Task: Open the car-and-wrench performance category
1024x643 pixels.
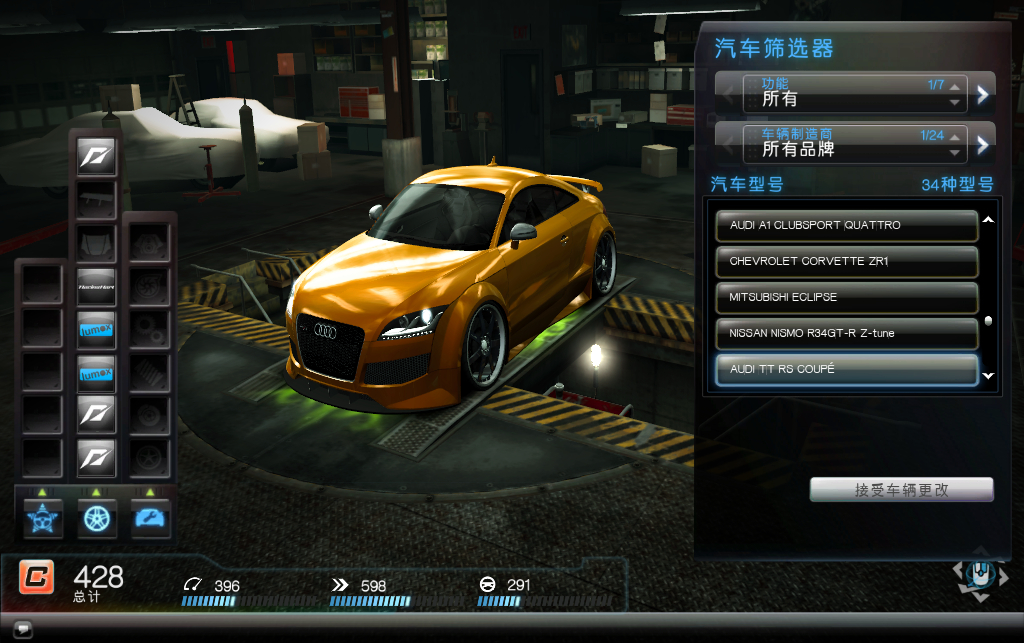Action: 151,518
